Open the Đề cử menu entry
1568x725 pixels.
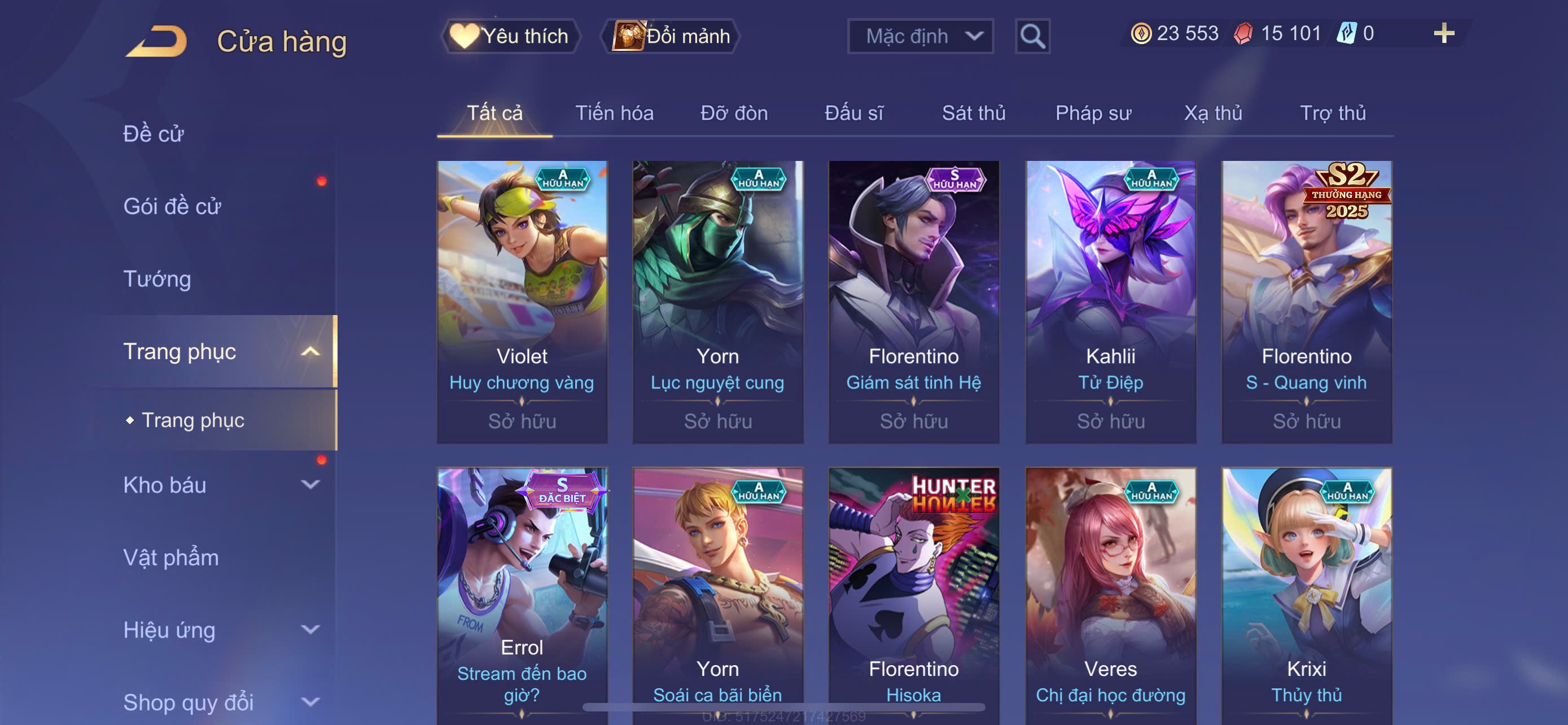[x=154, y=134]
